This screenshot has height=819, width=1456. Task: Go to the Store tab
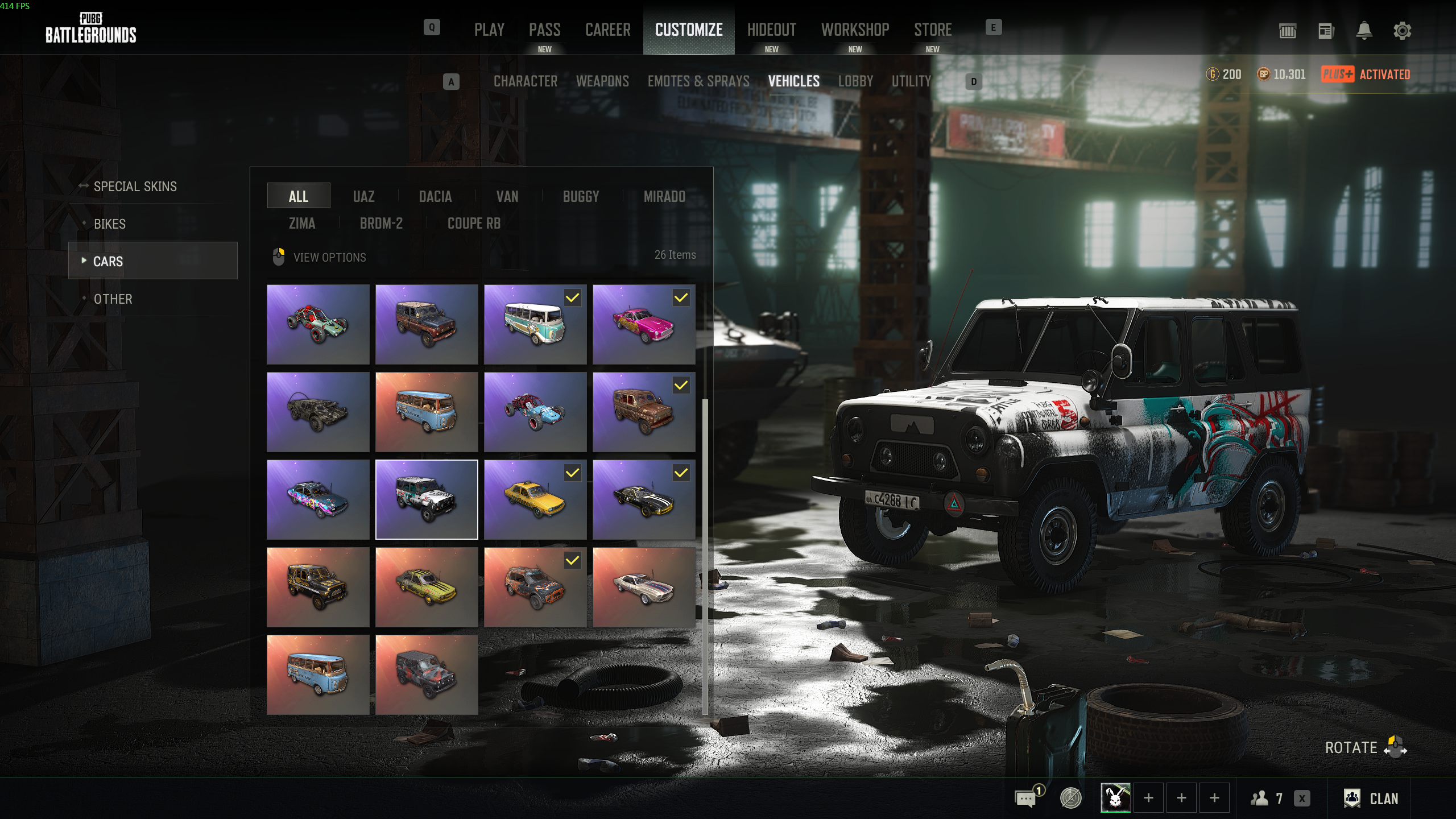tap(933, 30)
